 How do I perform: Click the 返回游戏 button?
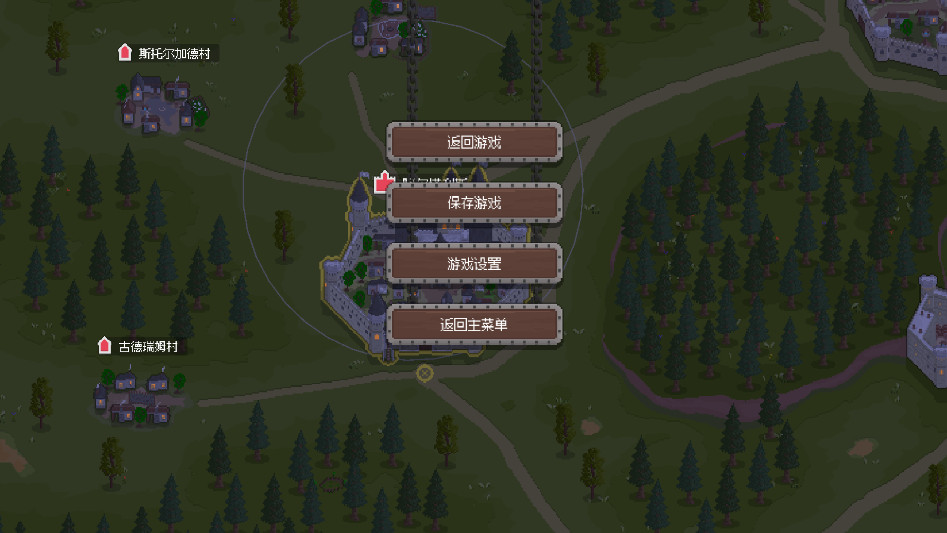coord(474,142)
